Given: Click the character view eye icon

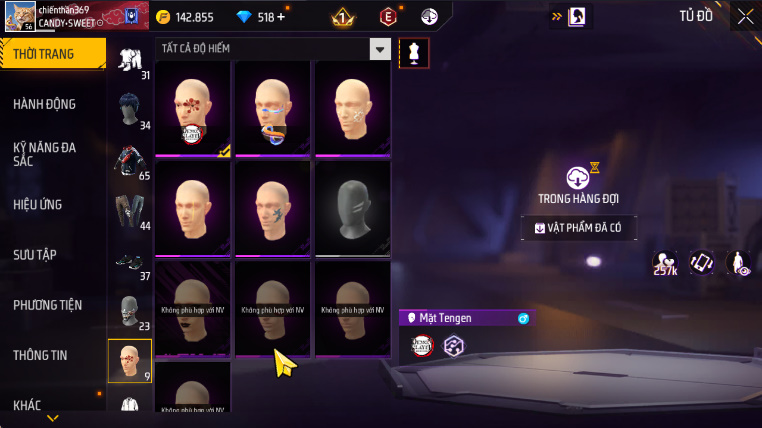Looking at the screenshot, I should click(x=740, y=263).
